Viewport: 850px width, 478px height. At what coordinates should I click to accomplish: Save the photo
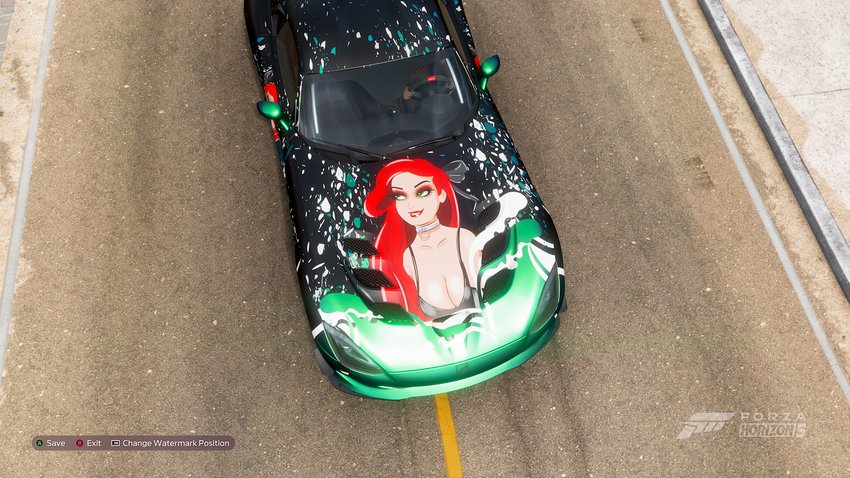[50, 443]
